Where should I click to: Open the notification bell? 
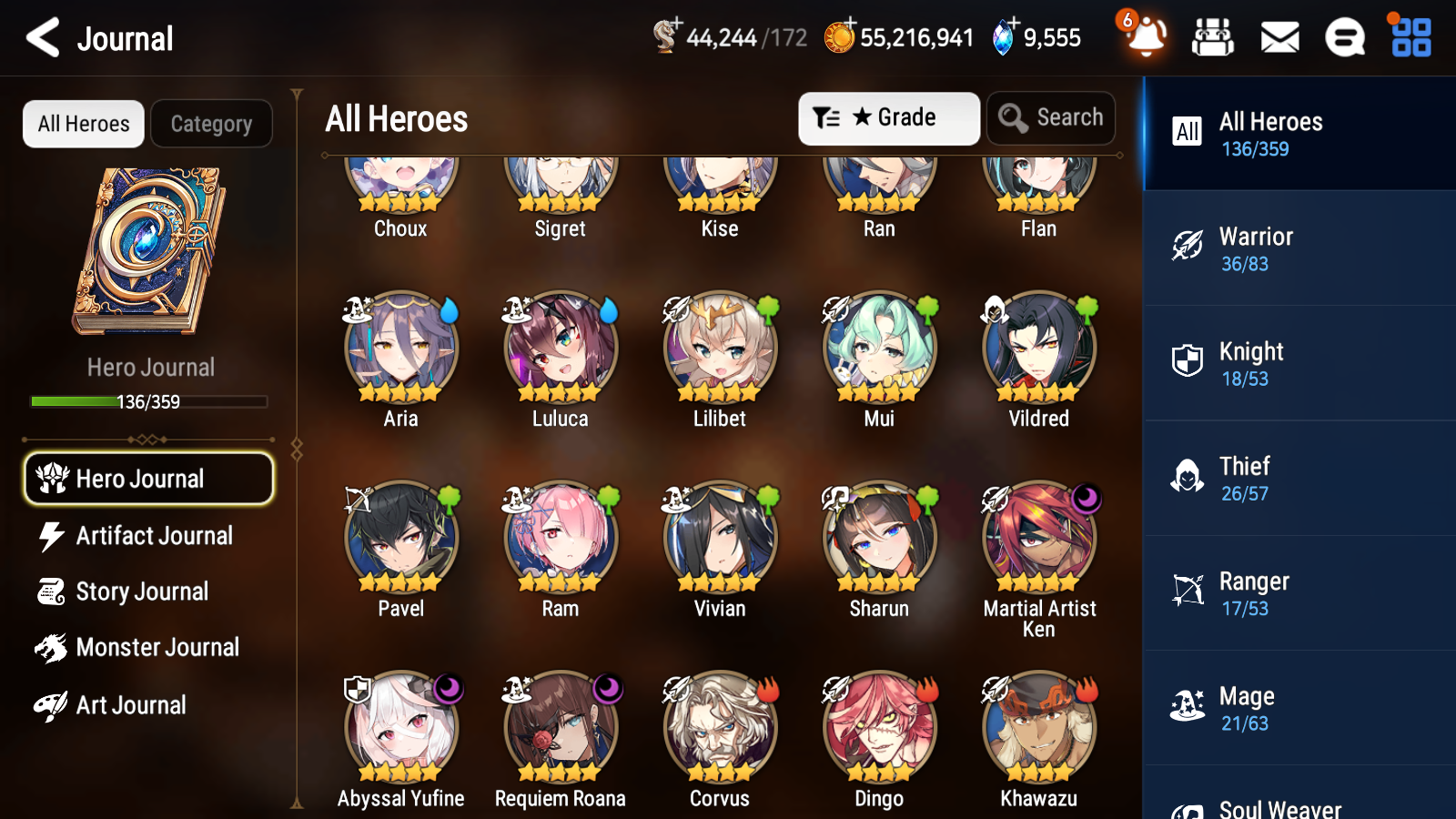pos(1146,39)
